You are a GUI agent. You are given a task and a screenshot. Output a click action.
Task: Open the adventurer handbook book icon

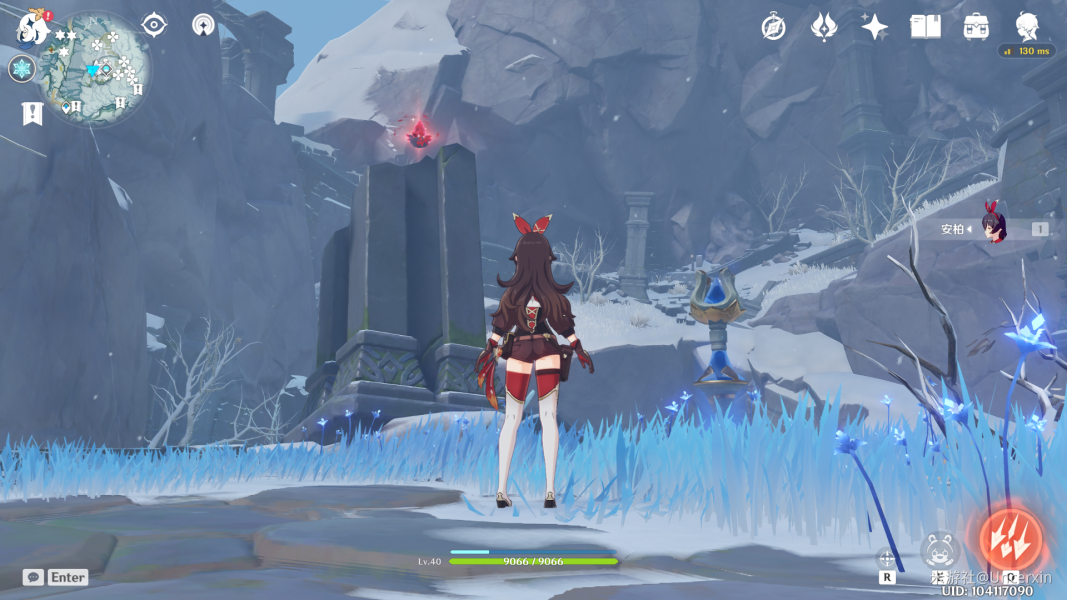(925, 27)
